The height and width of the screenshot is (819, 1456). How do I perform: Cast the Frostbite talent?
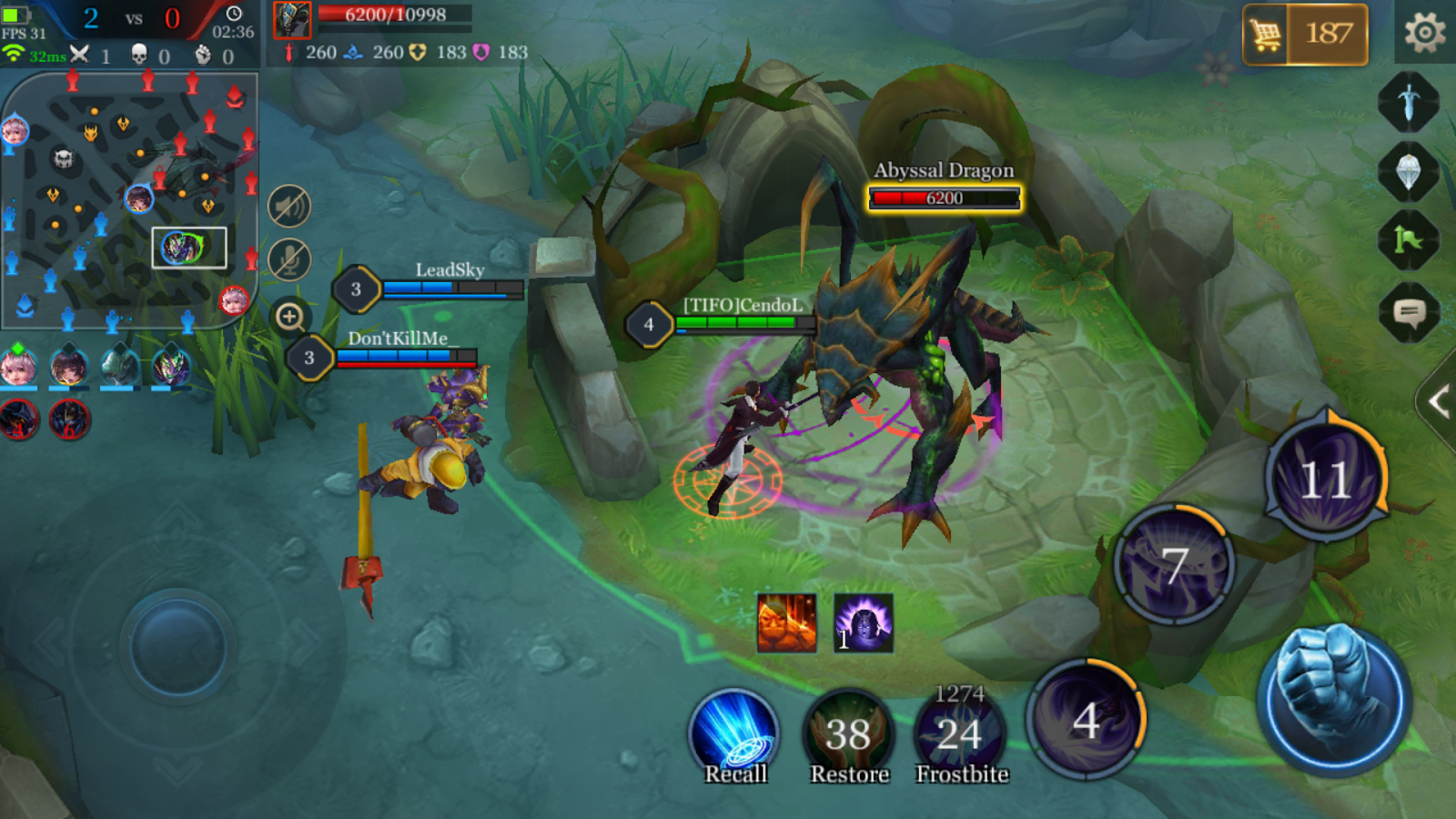tap(960, 735)
